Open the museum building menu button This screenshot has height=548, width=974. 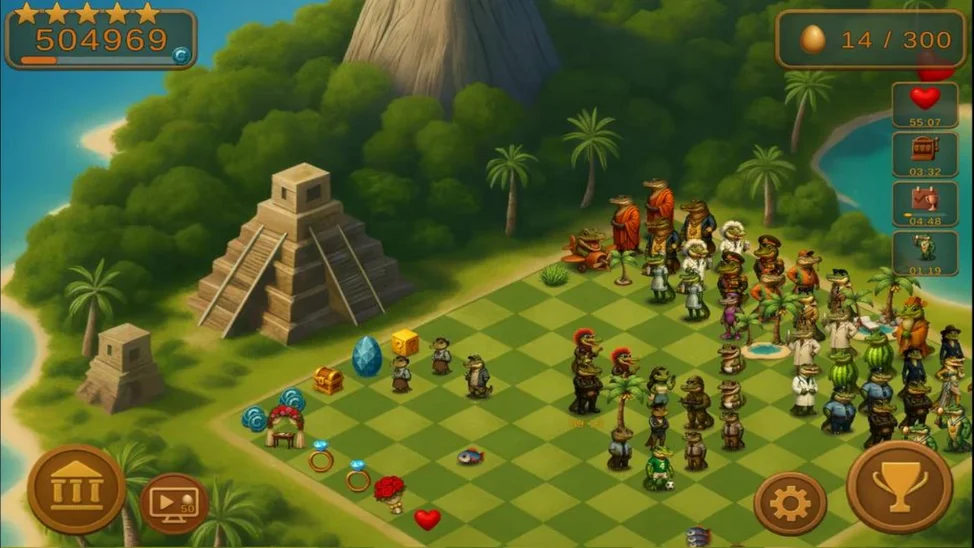pos(76,488)
